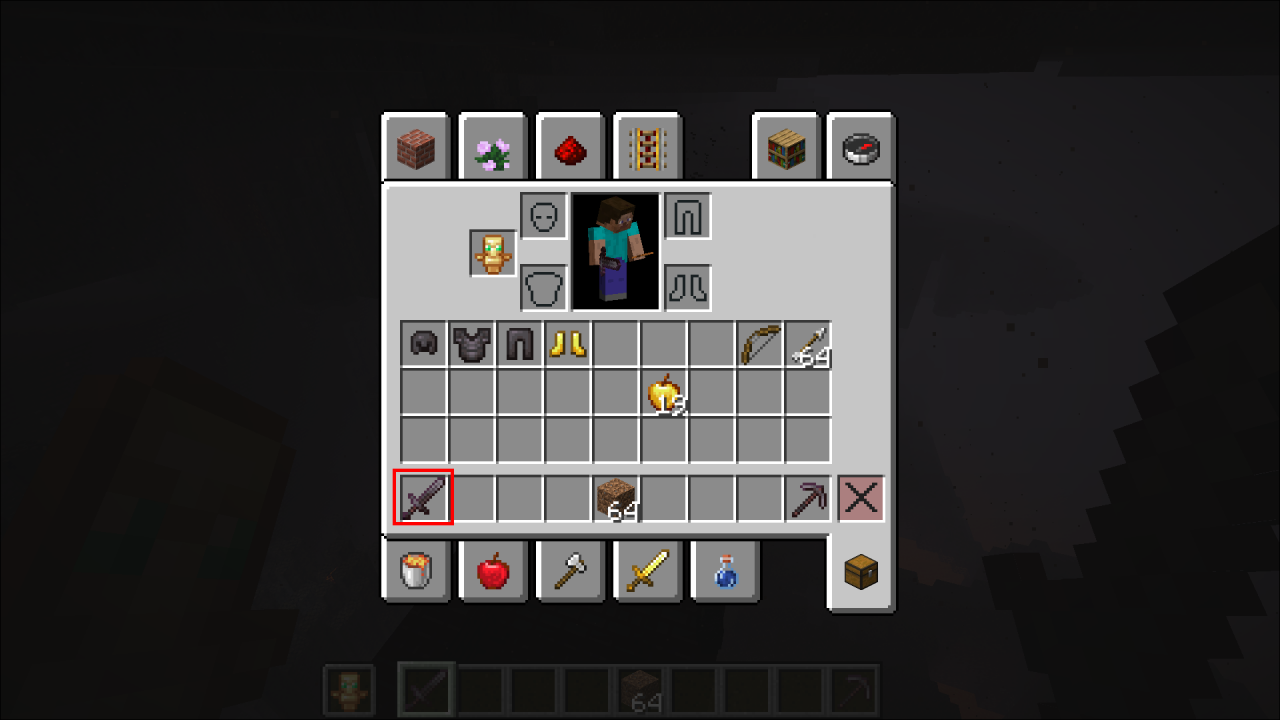Screen dimensions: 1280x720
Task: Switch to the Natural Blocks flower tab
Action: coord(492,145)
